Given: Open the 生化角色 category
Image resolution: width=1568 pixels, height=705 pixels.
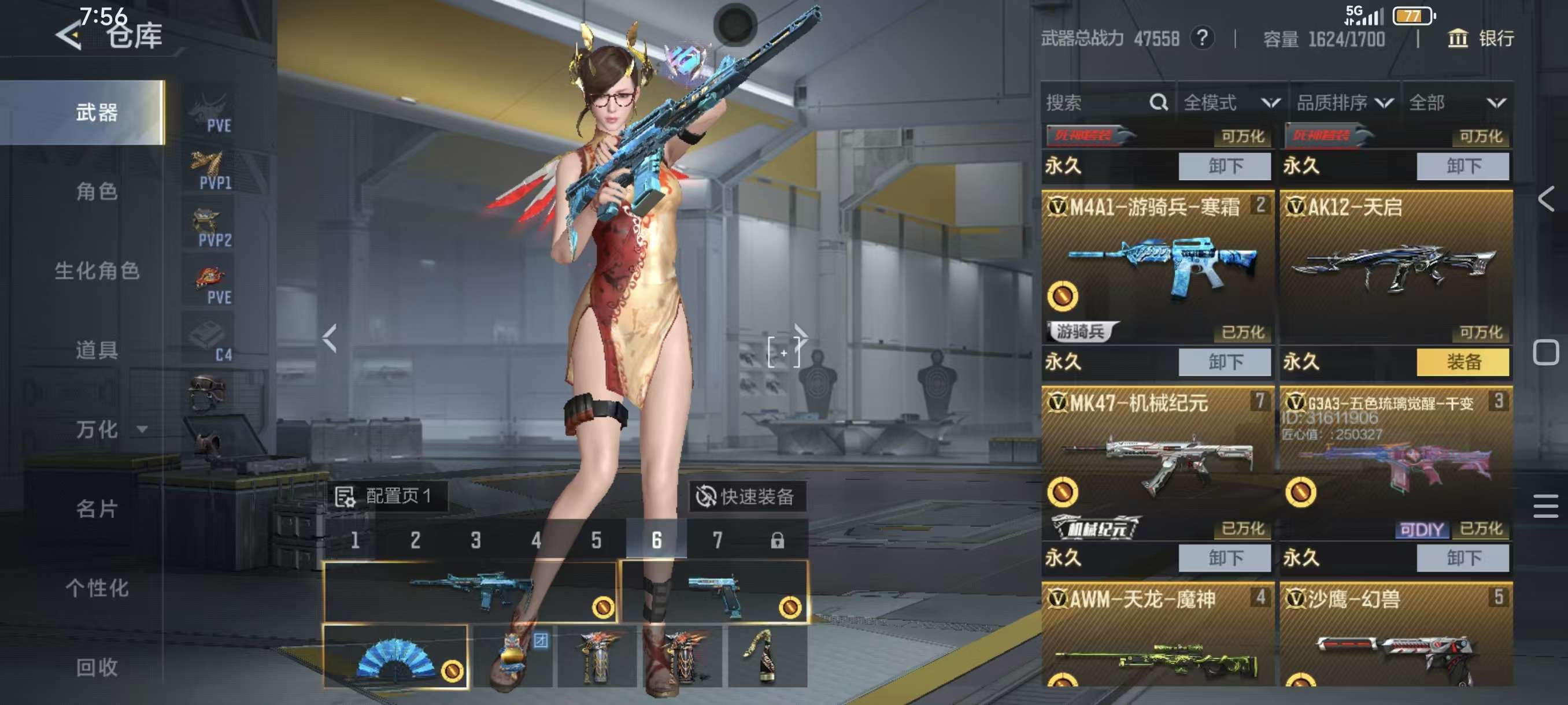Looking at the screenshot, I should coord(97,270).
